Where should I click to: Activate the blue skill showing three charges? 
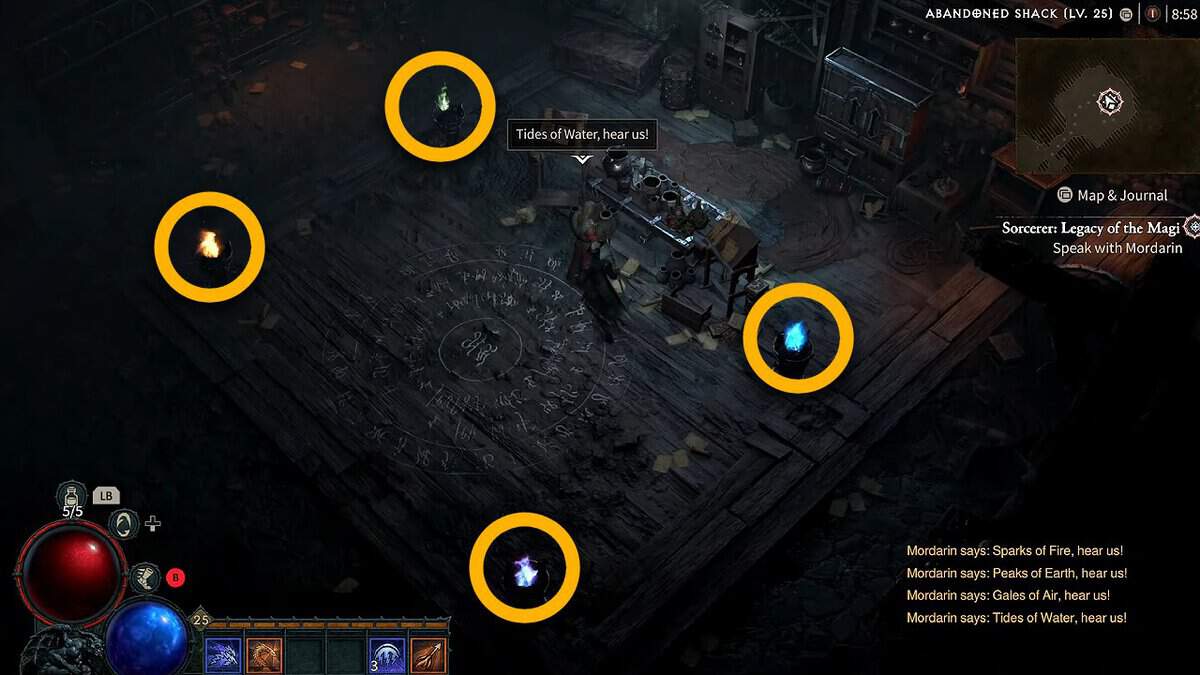click(x=387, y=655)
